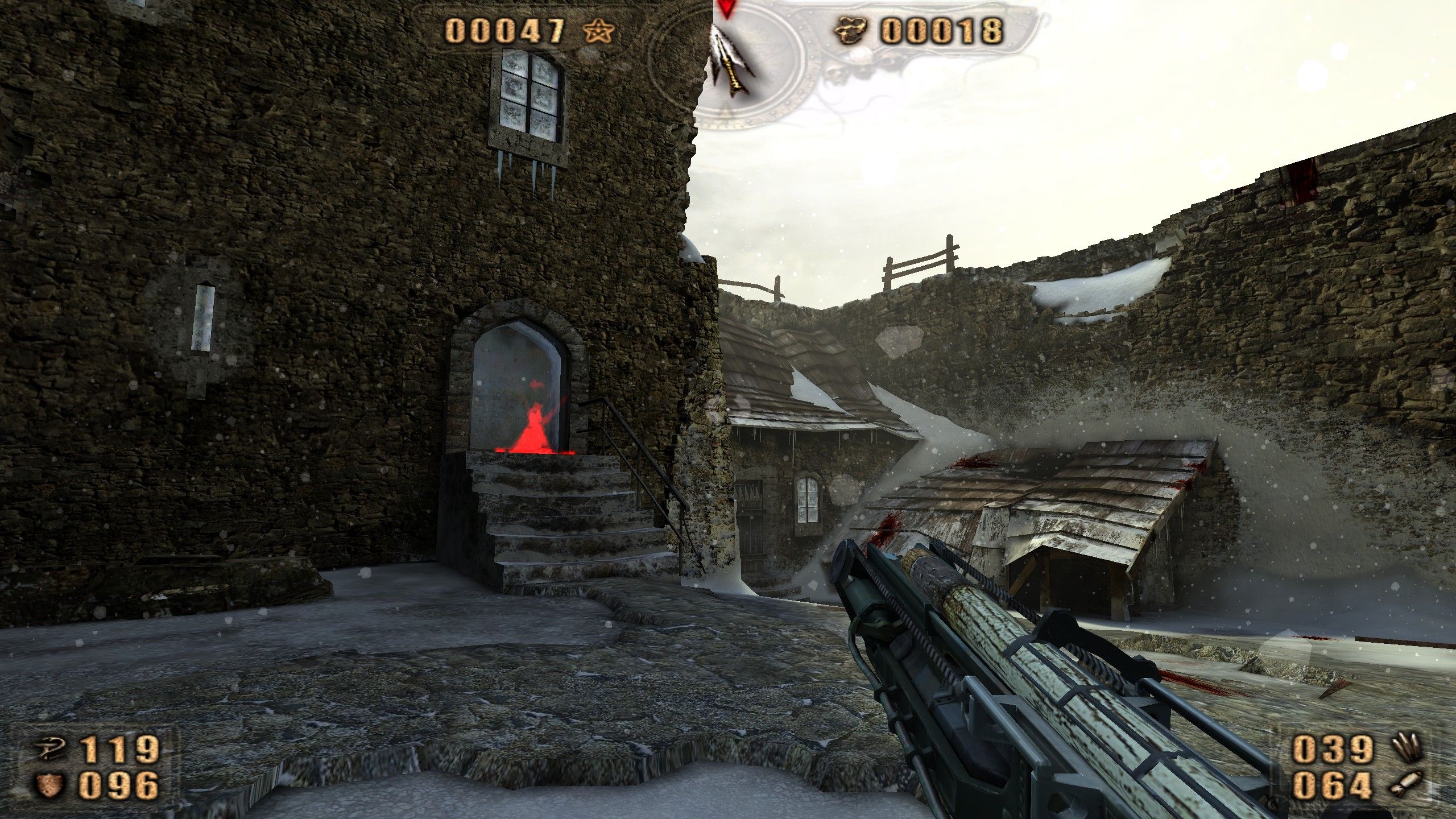Click the gold nugget currency icon
This screenshot has width=1456, height=819.
[x=850, y=30]
